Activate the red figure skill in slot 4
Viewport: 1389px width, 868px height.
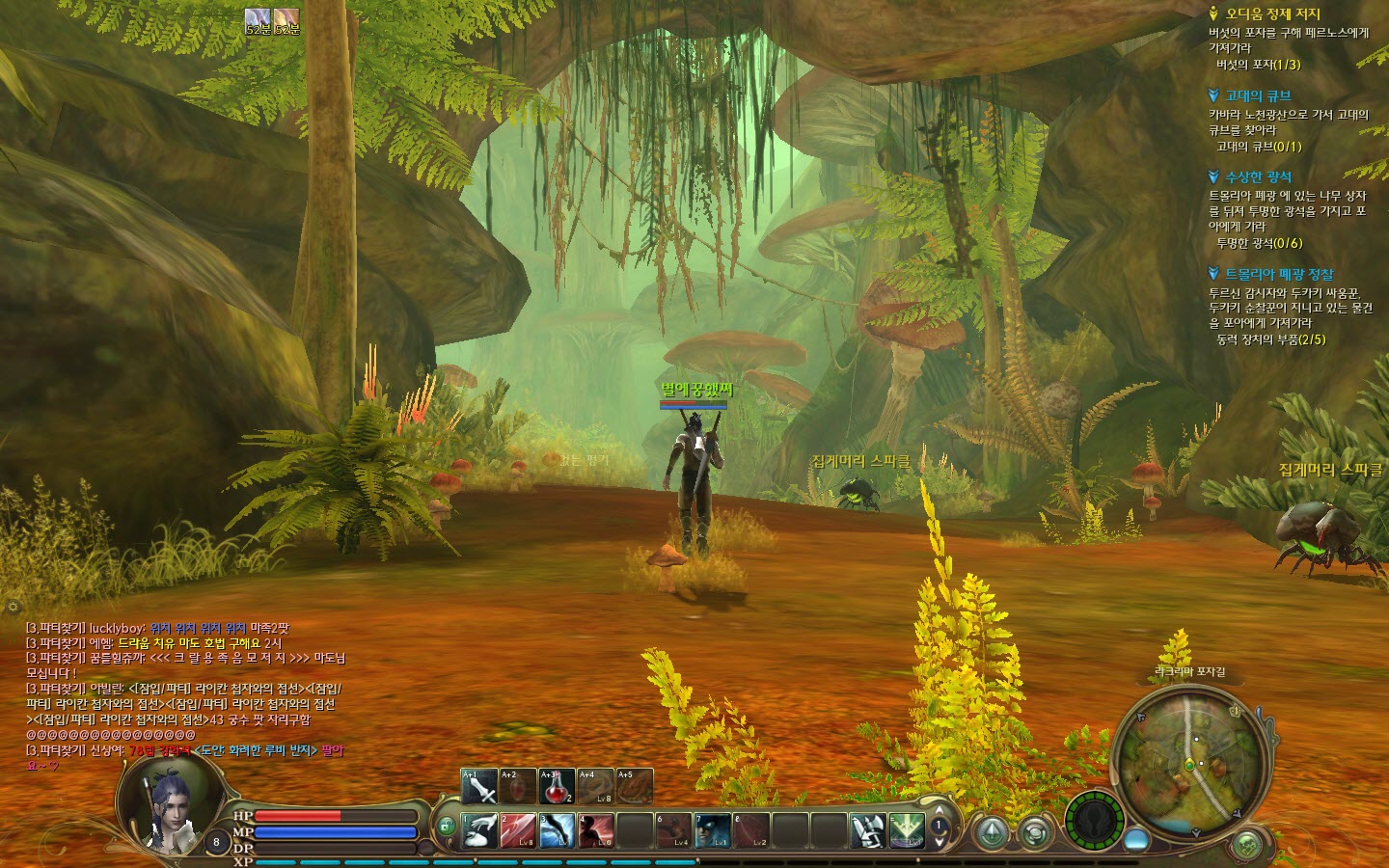click(595, 830)
